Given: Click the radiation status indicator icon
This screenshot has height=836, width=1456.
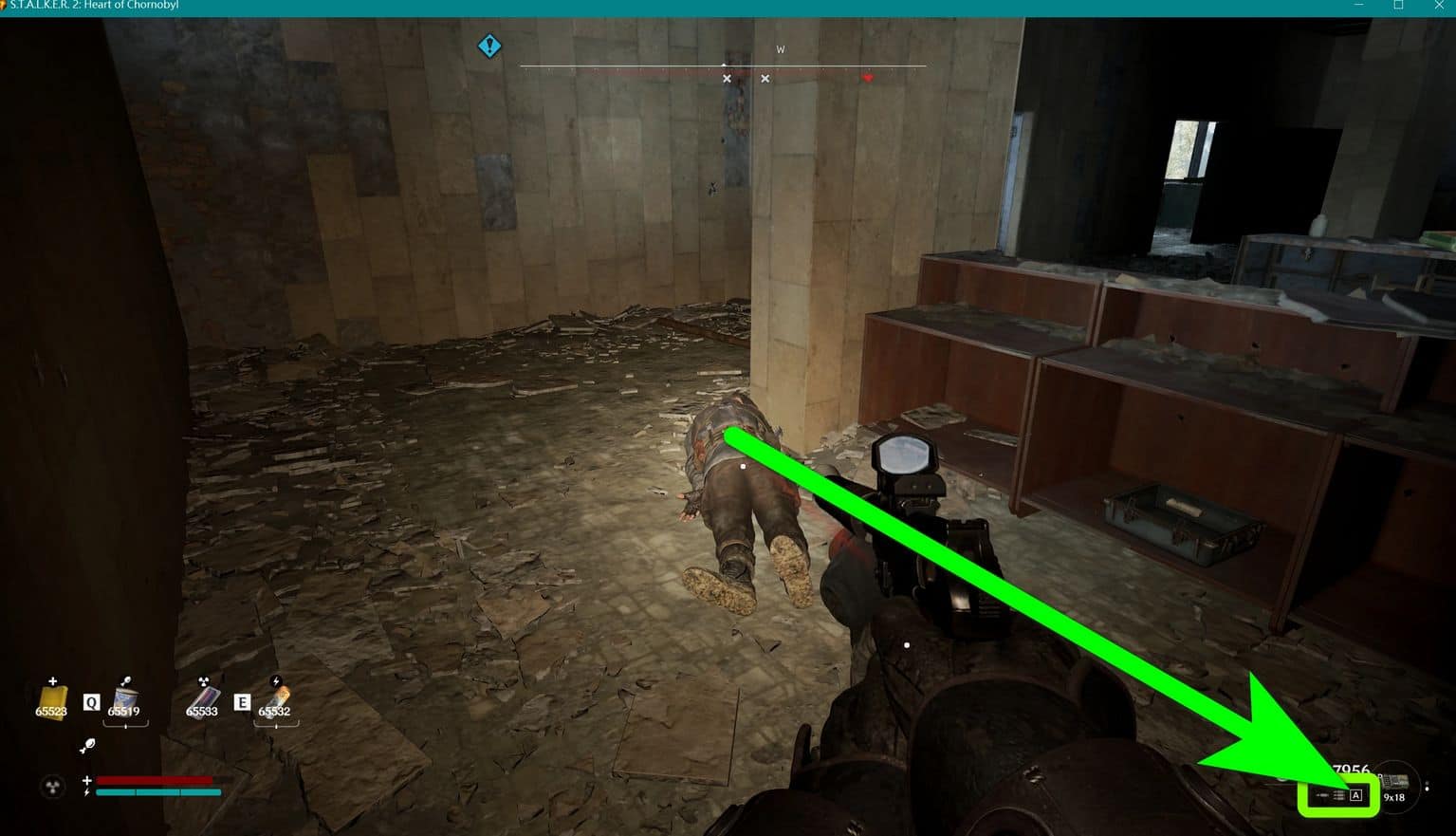Looking at the screenshot, I should (x=52, y=786).
